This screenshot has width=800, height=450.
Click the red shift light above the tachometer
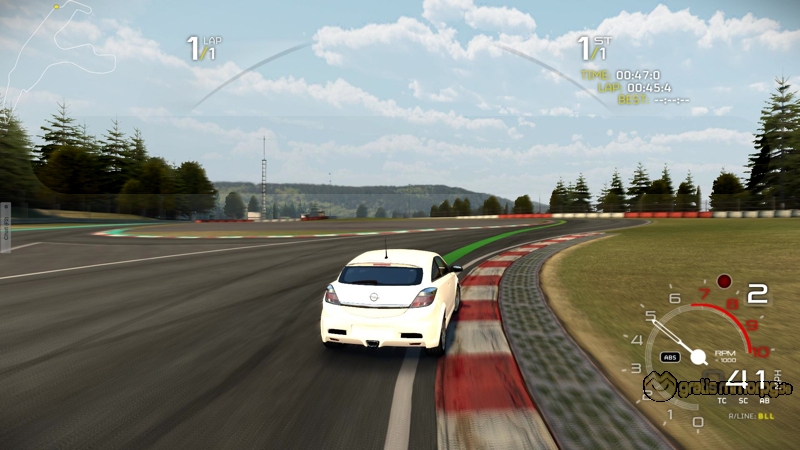coord(724,281)
